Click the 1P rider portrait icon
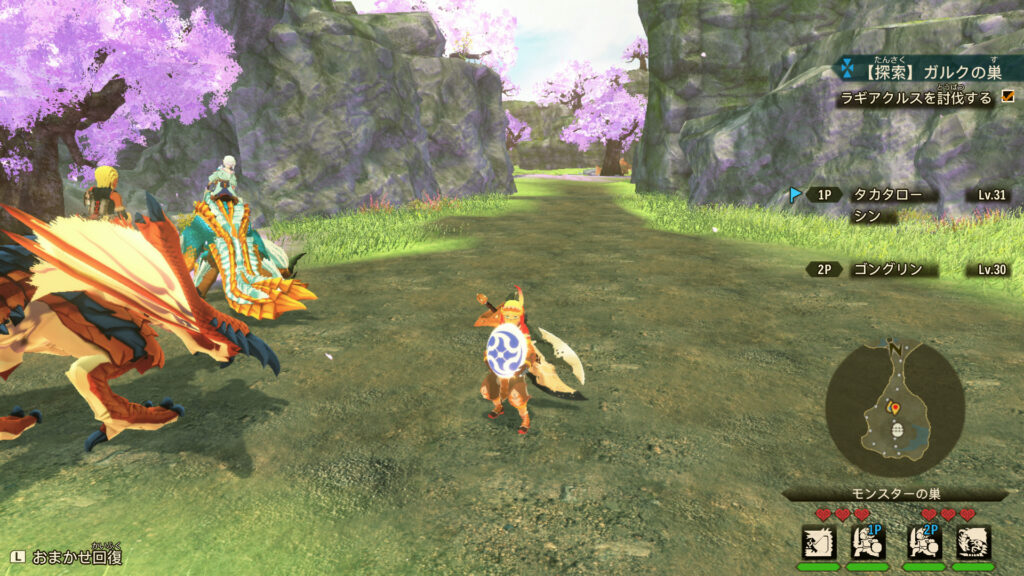 pos(867,543)
